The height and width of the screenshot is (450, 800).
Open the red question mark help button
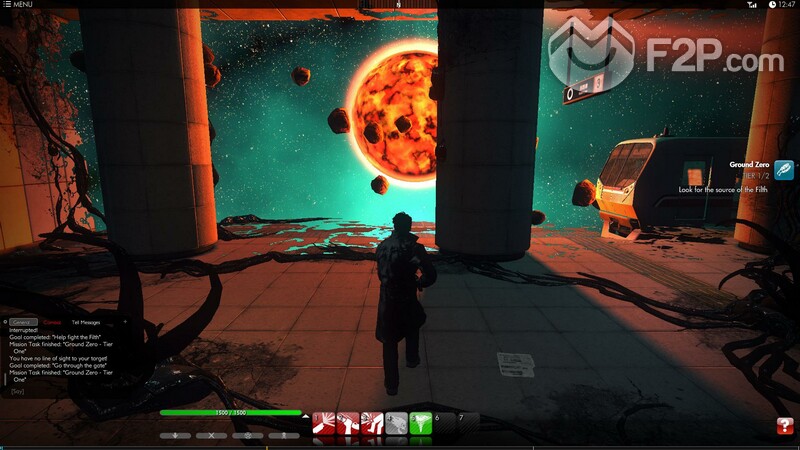785,426
